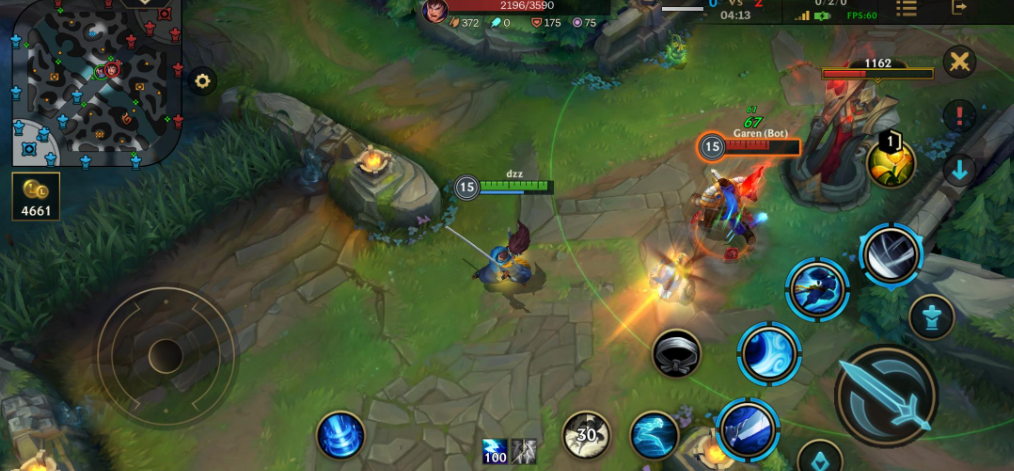Select the target-turret attack button
This screenshot has height=471, width=1014.
[931, 318]
